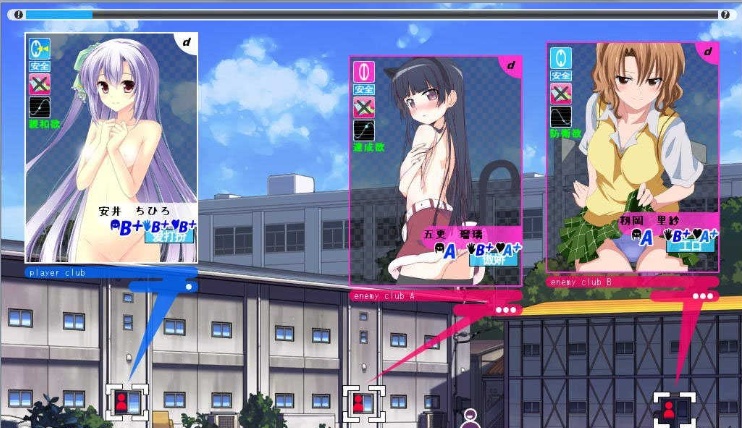The image size is (742, 428).
Task: Click the crossed-out icon on 新岡 里鈴's card
Action: [x=562, y=93]
